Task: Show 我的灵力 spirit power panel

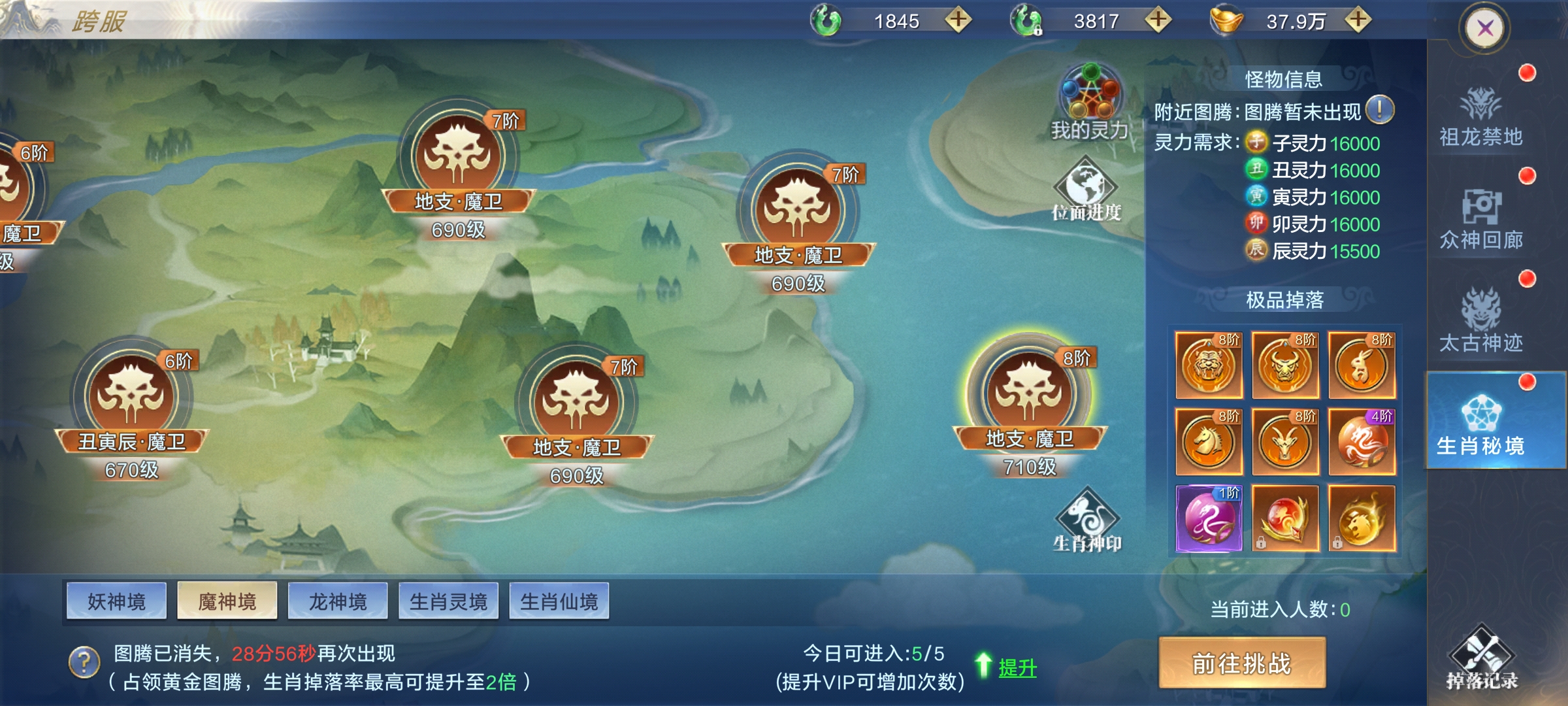Action: 1090,101
